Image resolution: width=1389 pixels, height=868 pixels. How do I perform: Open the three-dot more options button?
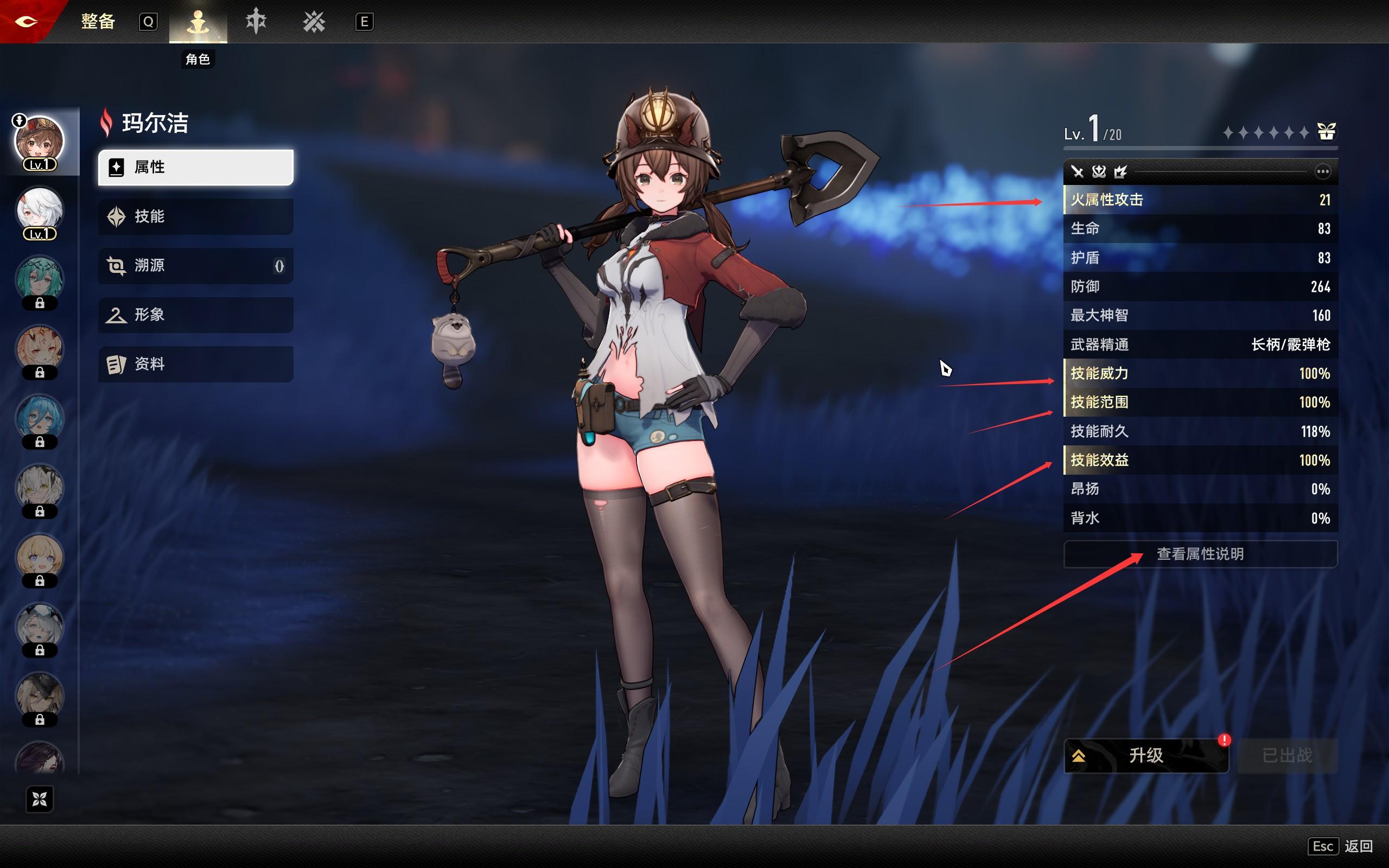(1322, 171)
